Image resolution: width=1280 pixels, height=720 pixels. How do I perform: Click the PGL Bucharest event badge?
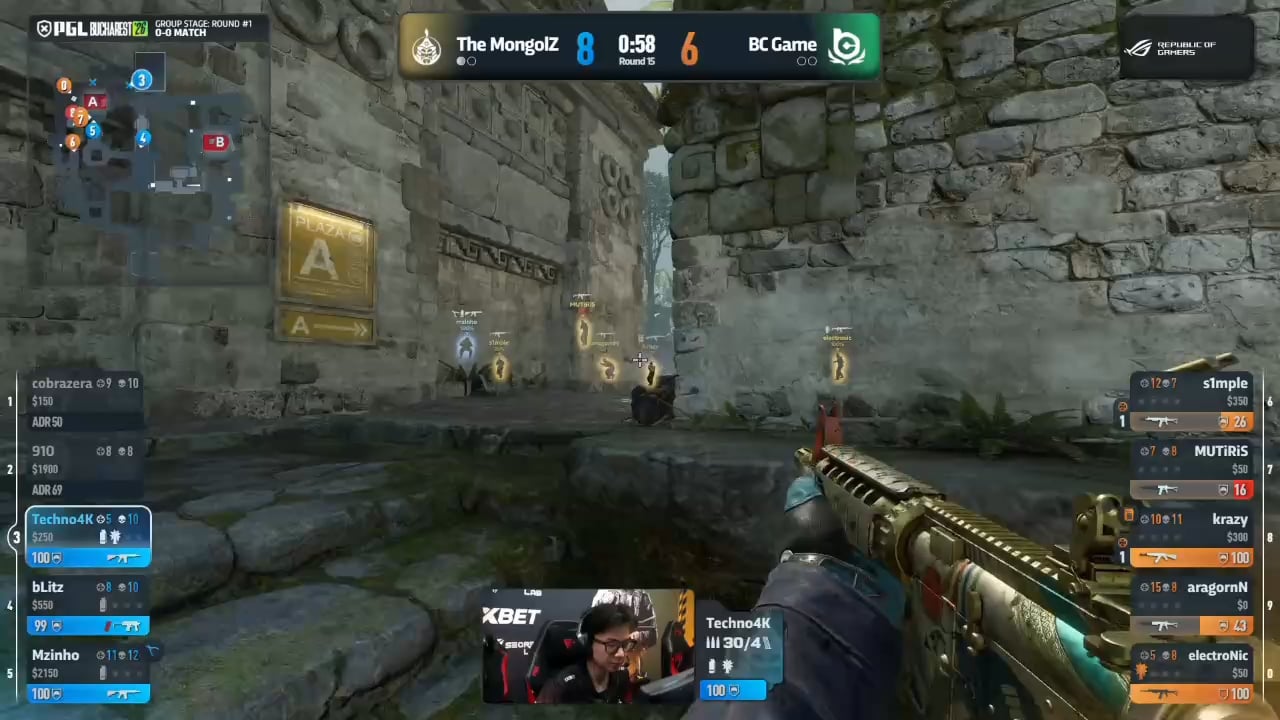92,28
